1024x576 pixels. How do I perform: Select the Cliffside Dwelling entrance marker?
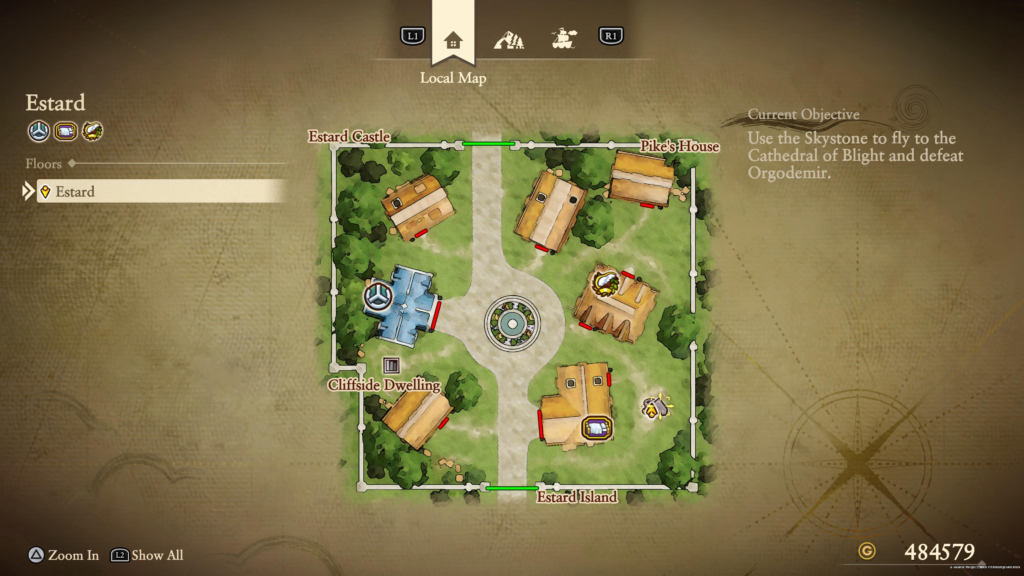pyautogui.click(x=391, y=365)
